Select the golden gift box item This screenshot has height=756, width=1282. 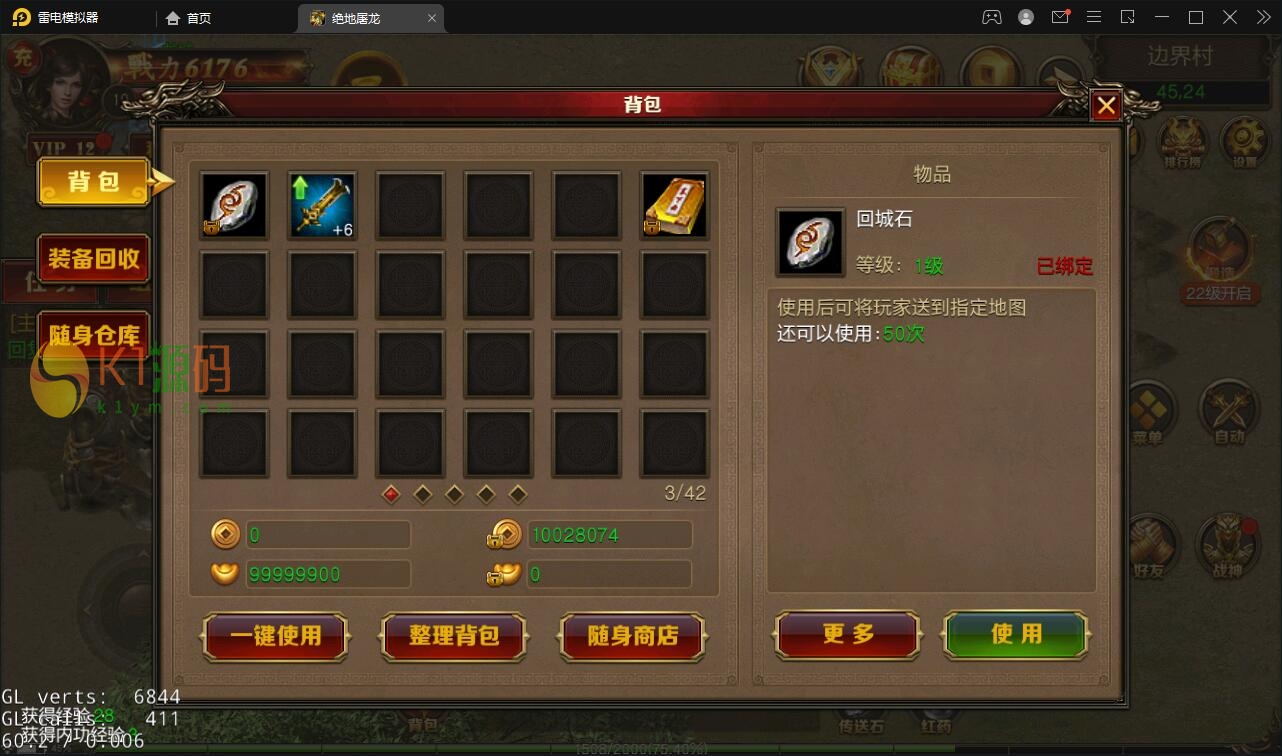coord(674,205)
